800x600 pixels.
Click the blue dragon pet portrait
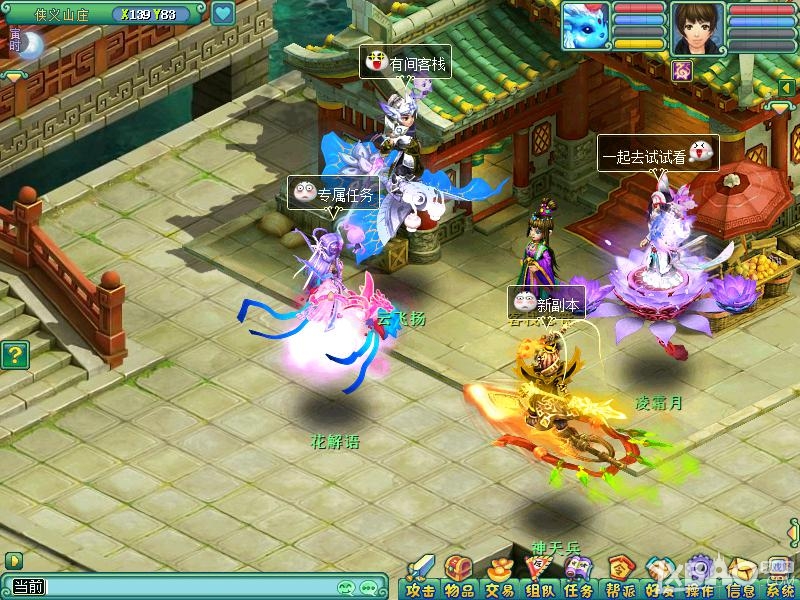[x=585, y=25]
